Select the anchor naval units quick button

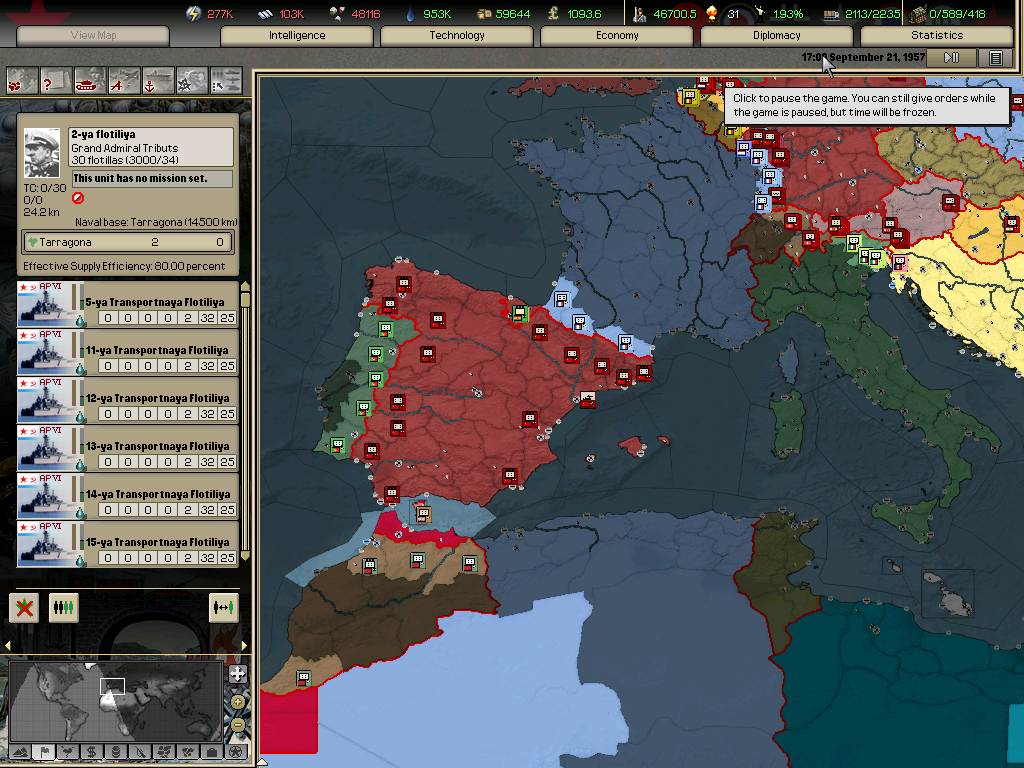[158, 79]
